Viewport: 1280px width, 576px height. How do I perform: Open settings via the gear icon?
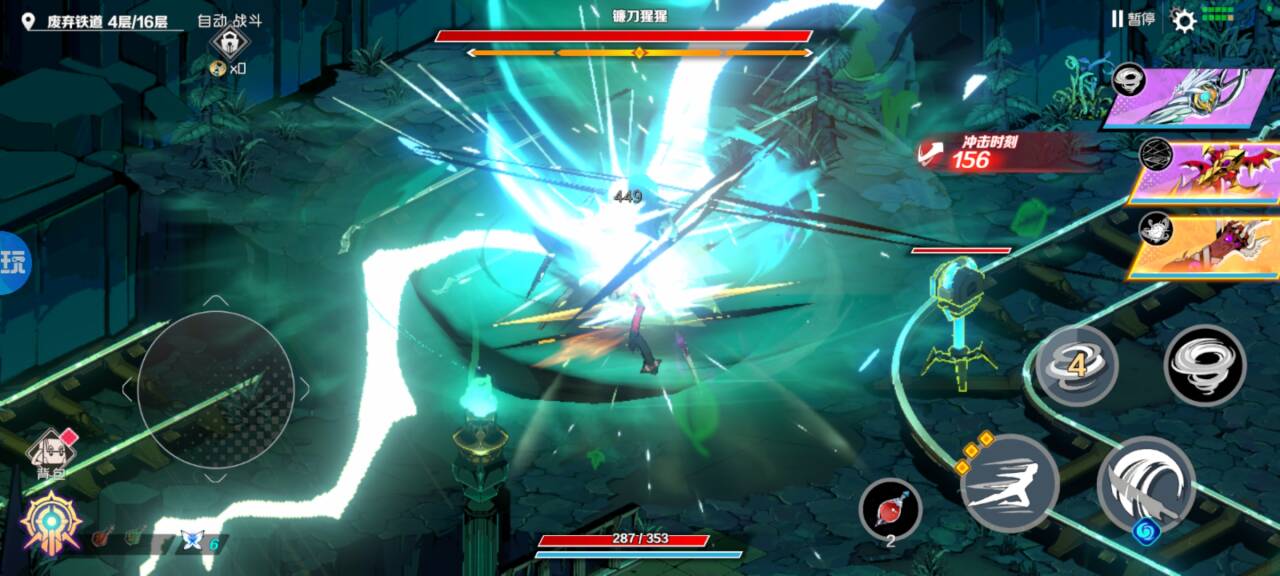(1184, 20)
